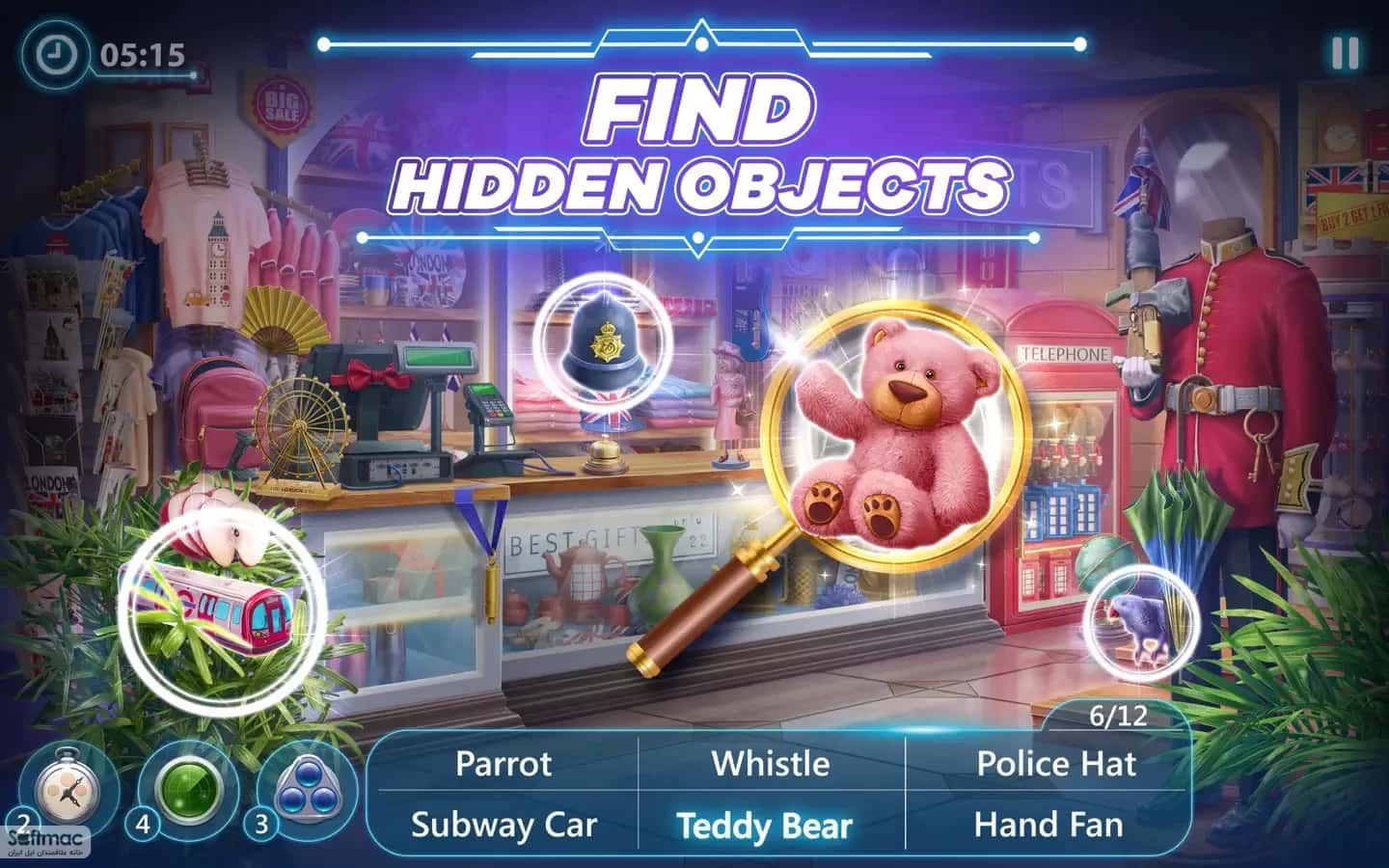Tap the circled parrot near the plant
The width and height of the screenshot is (1389, 868).
(1143, 622)
